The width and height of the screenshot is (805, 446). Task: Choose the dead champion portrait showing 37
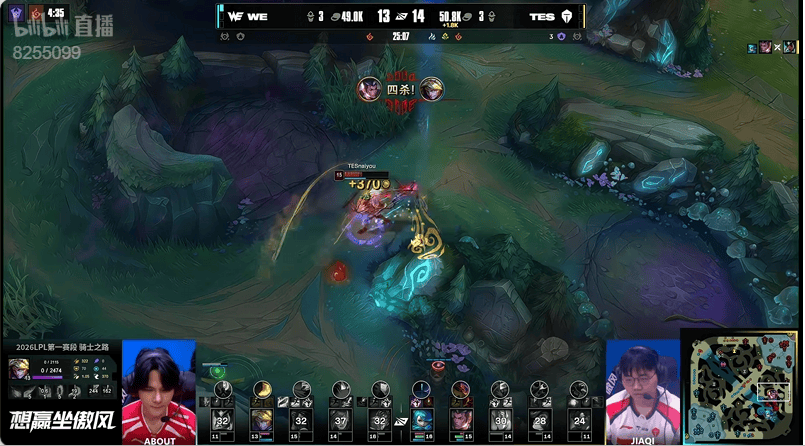point(340,421)
